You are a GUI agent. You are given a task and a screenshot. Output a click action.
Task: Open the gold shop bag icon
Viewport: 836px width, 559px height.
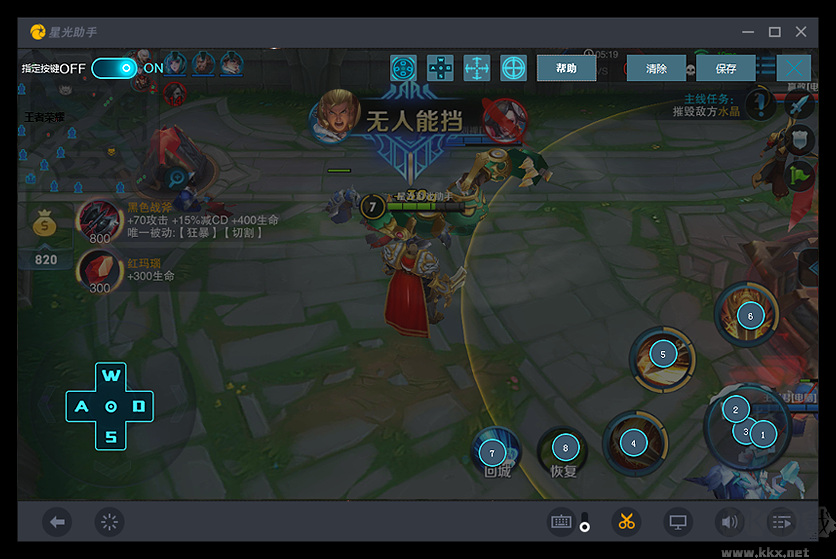[x=46, y=226]
